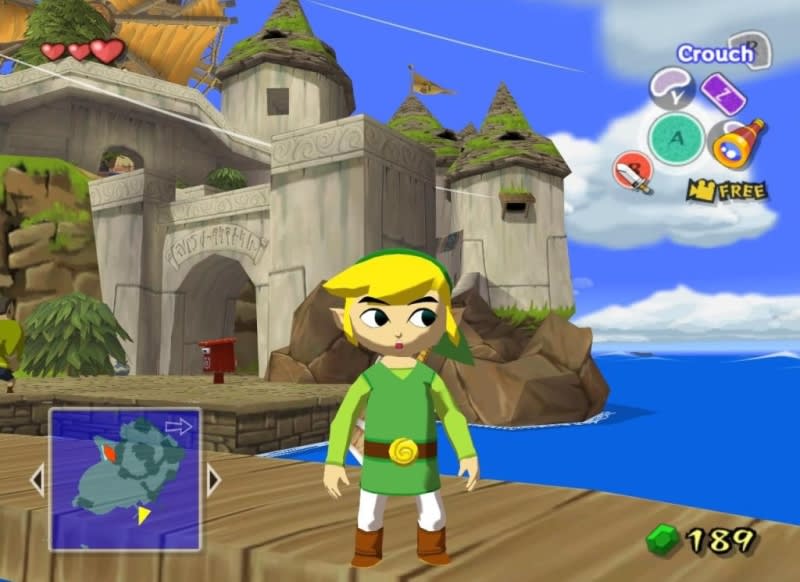Screen dimensions: 800x582
Task: Click the yellow player marker on the minimap
Action: pos(144,514)
